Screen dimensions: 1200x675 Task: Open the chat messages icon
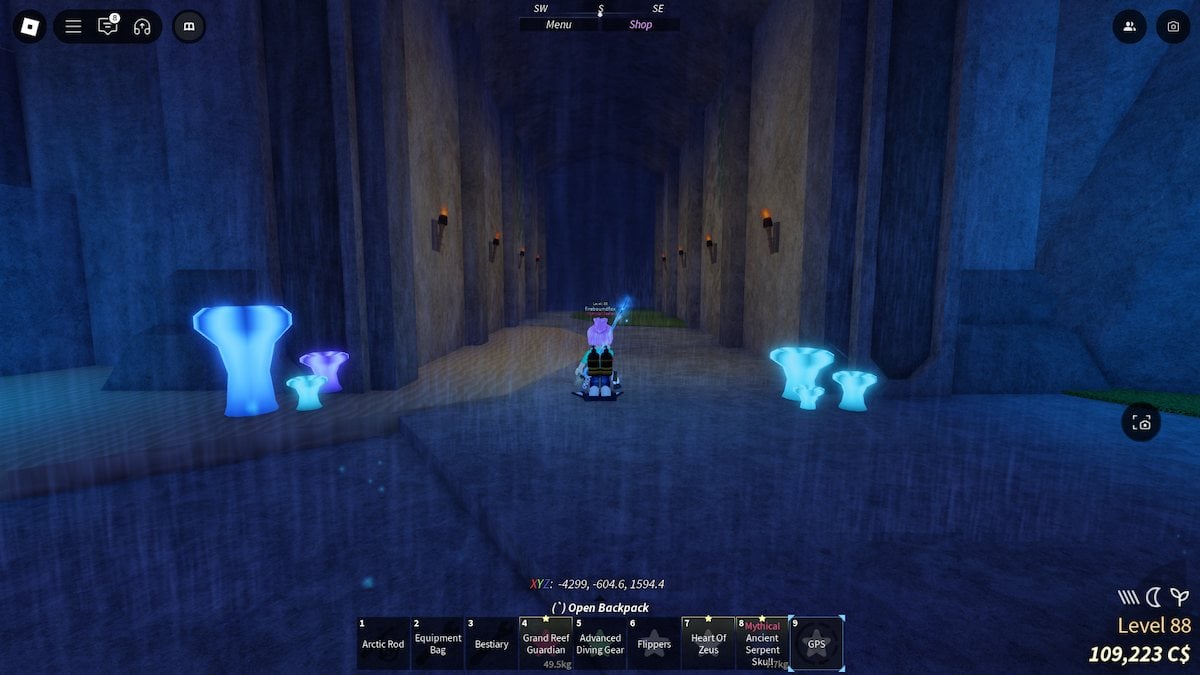tap(108, 27)
